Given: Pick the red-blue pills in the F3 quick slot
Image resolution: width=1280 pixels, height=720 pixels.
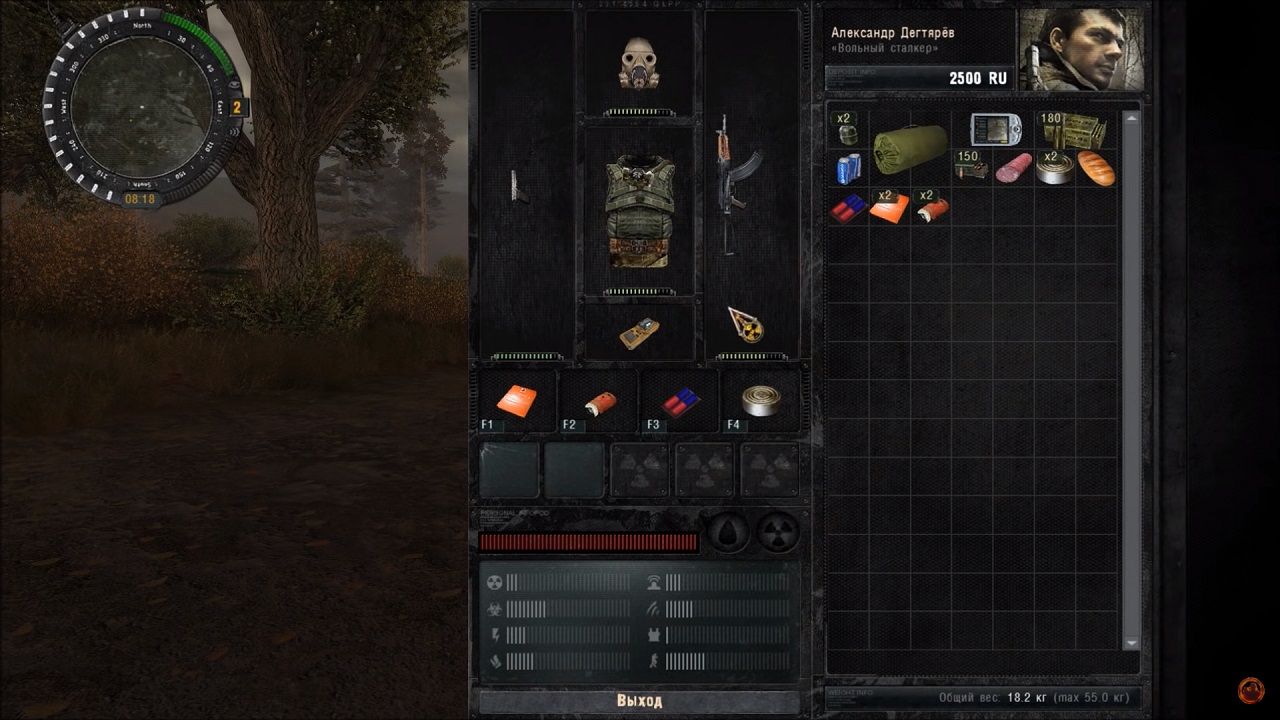Looking at the screenshot, I should pyautogui.click(x=680, y=402).
